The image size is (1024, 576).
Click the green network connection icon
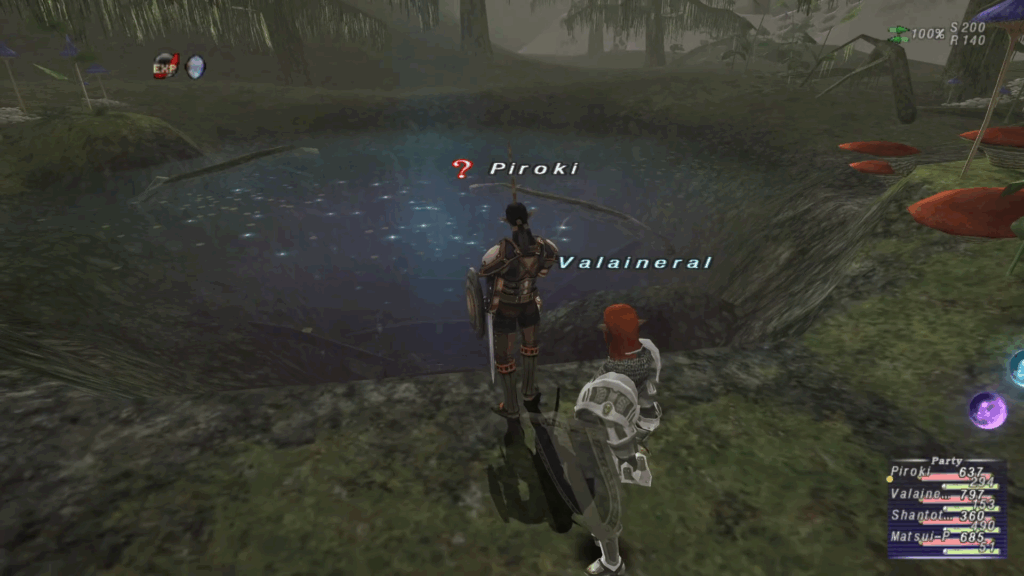898,33
